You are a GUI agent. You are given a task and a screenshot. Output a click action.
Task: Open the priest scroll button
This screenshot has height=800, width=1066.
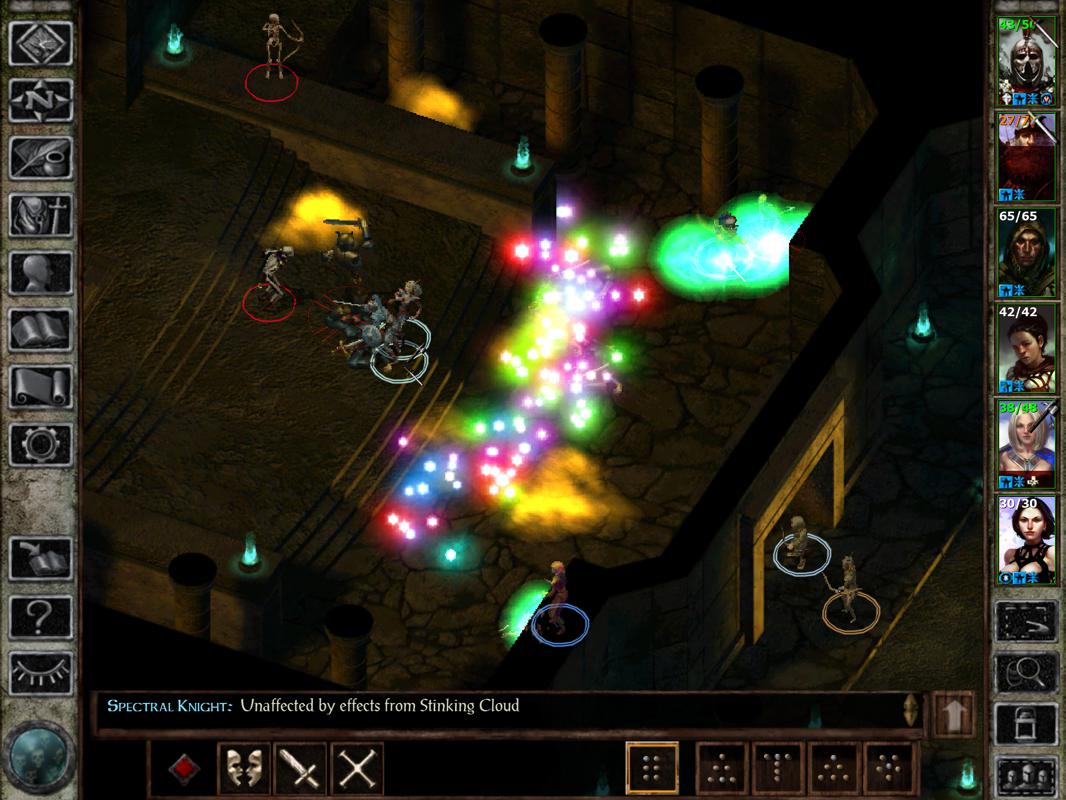(x=41, y=387)
